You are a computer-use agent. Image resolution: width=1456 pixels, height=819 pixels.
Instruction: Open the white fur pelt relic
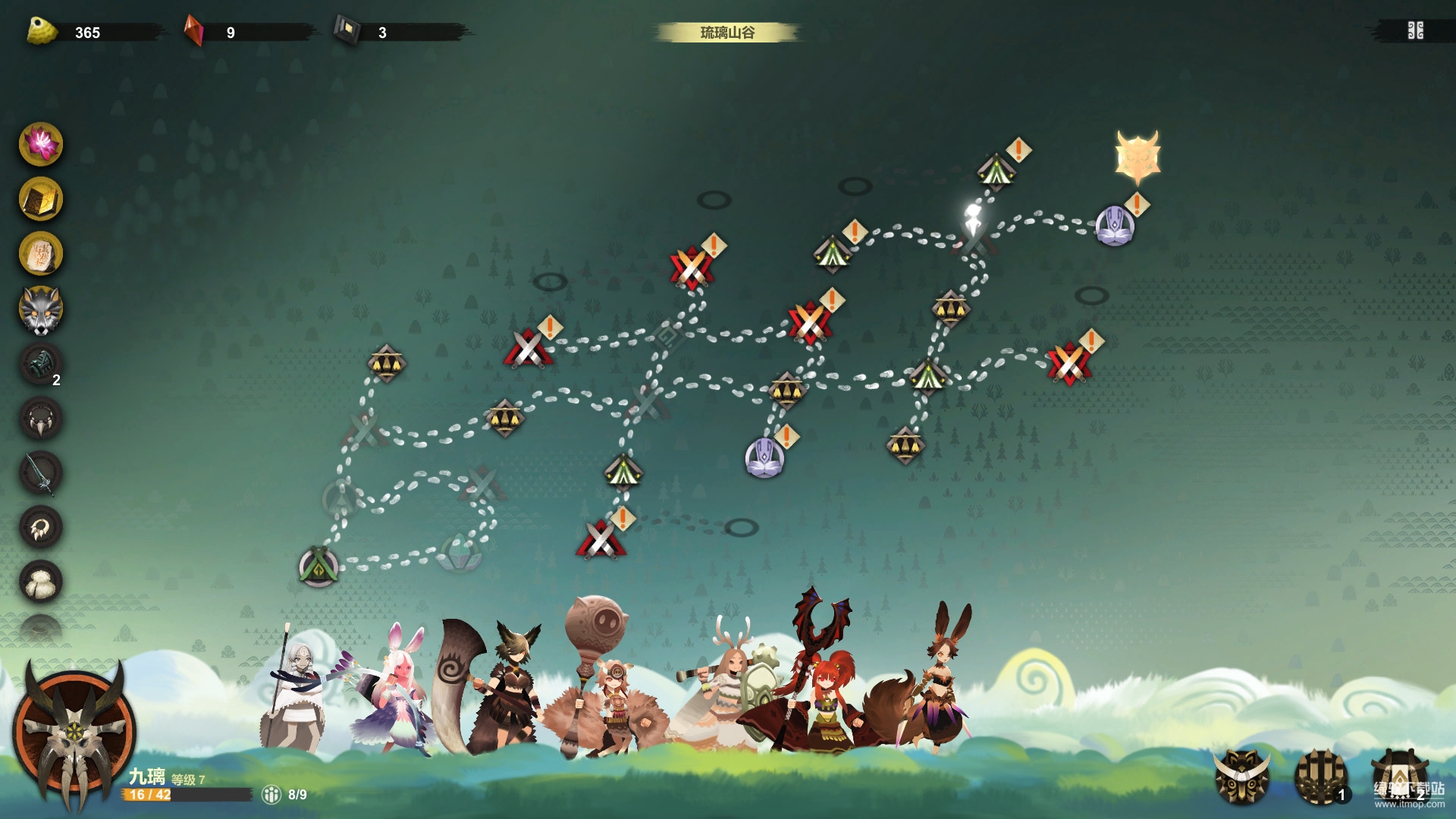pyautogui.click(x=41, y=582)
